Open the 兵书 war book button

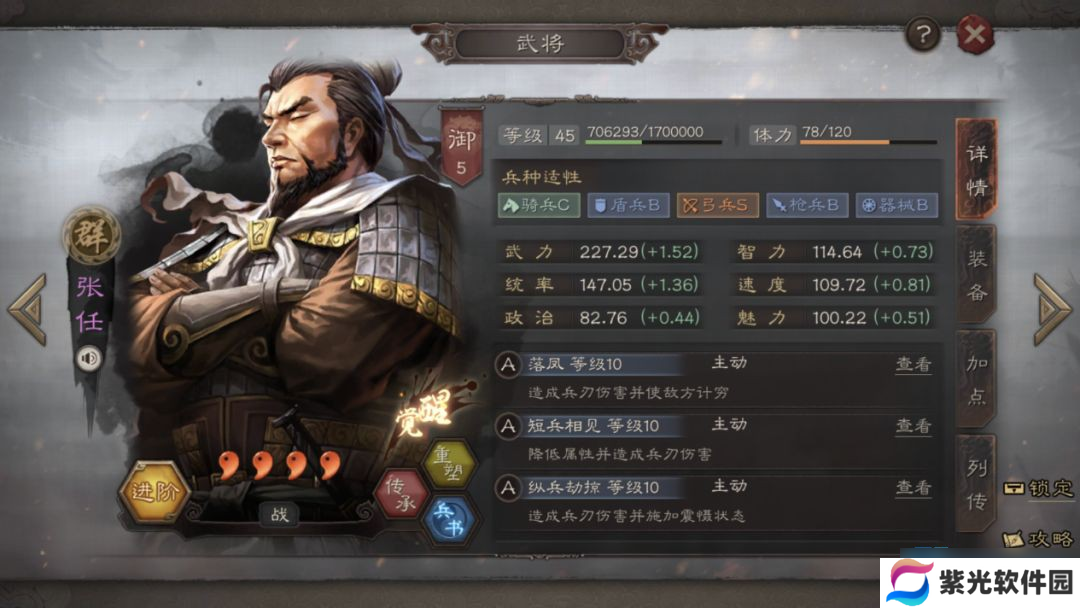click(450, 520)
